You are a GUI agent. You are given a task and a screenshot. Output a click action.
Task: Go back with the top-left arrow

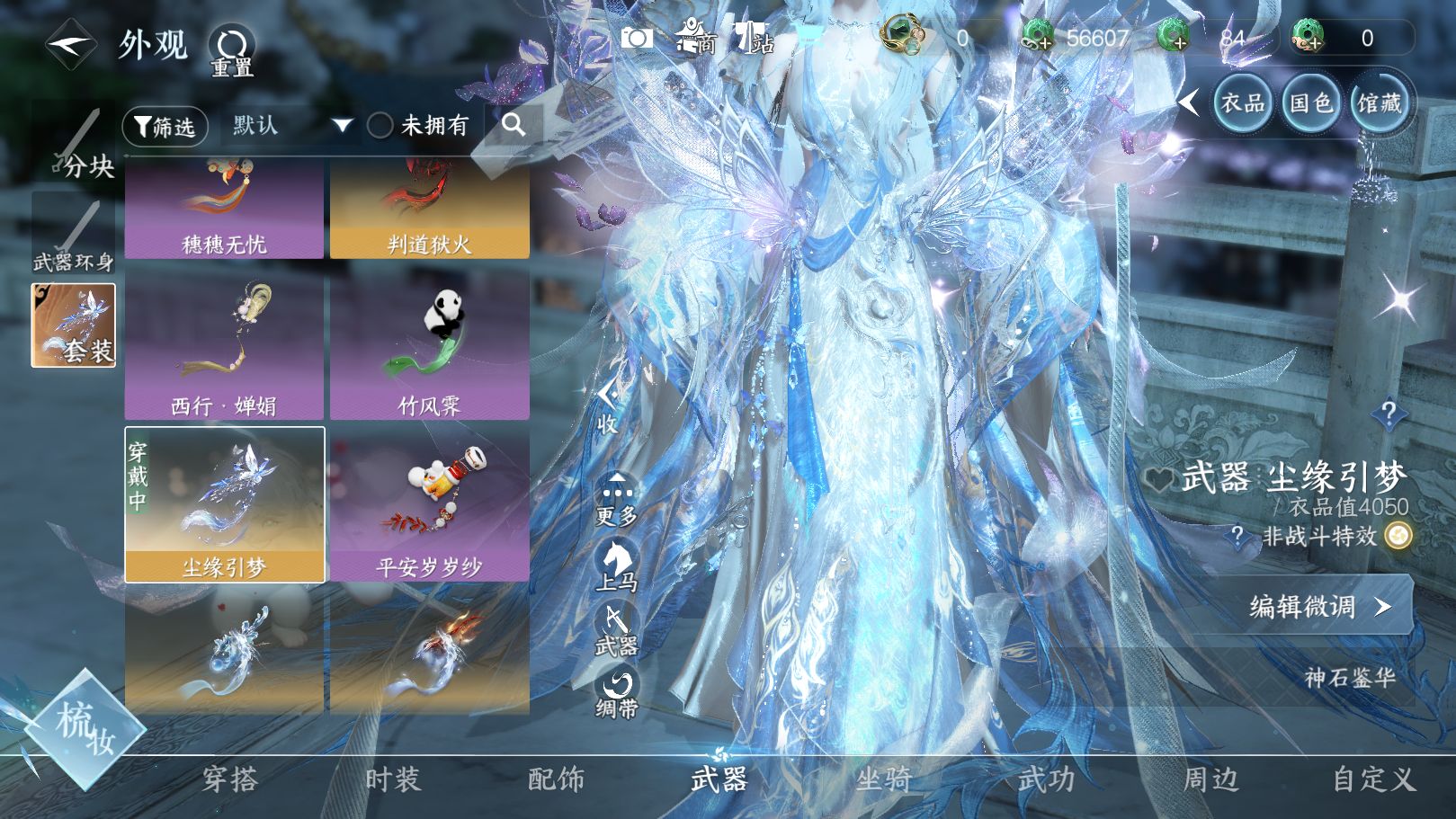tap(70, 43)
